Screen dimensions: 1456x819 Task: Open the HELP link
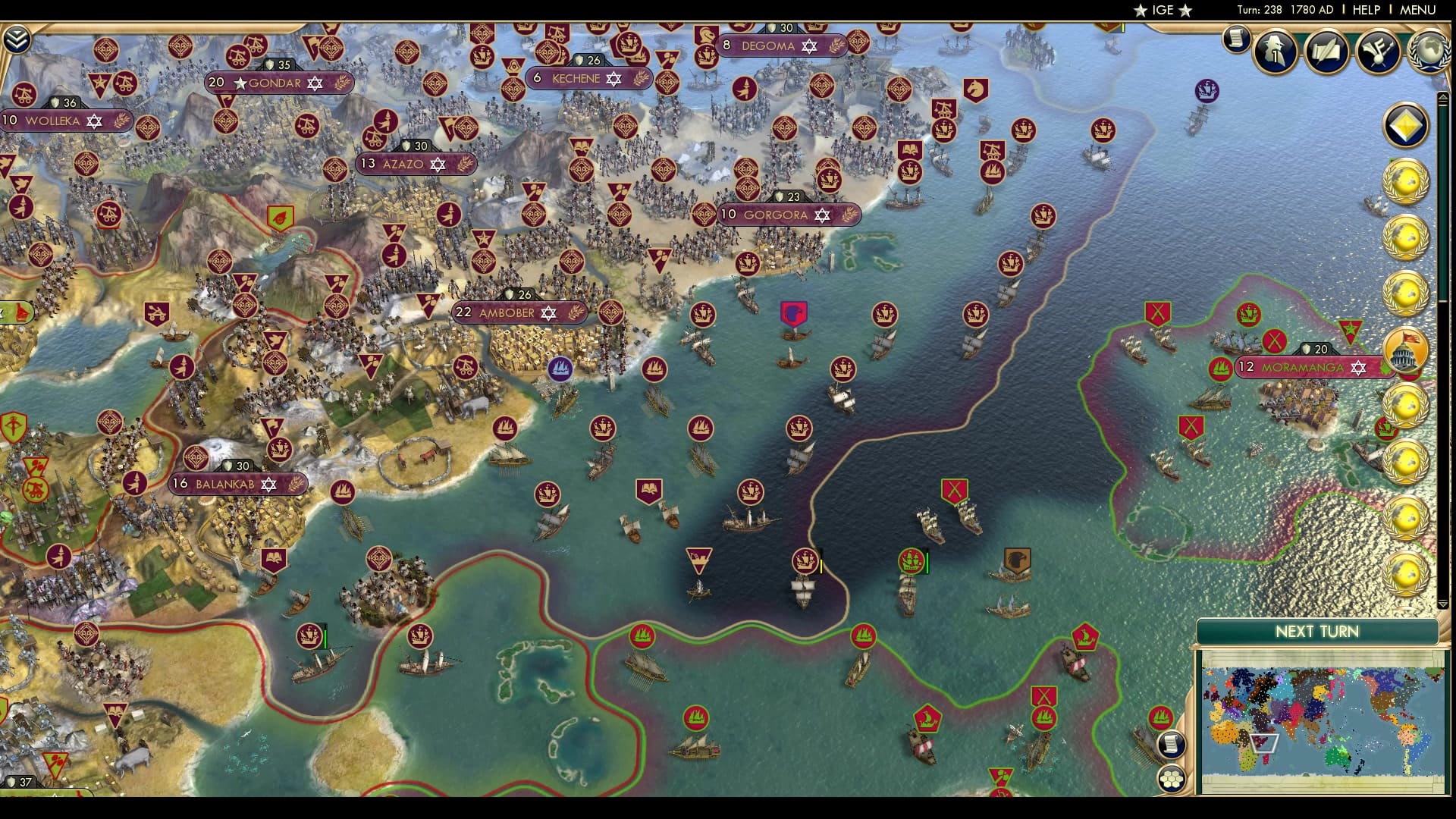(1366, 10)
